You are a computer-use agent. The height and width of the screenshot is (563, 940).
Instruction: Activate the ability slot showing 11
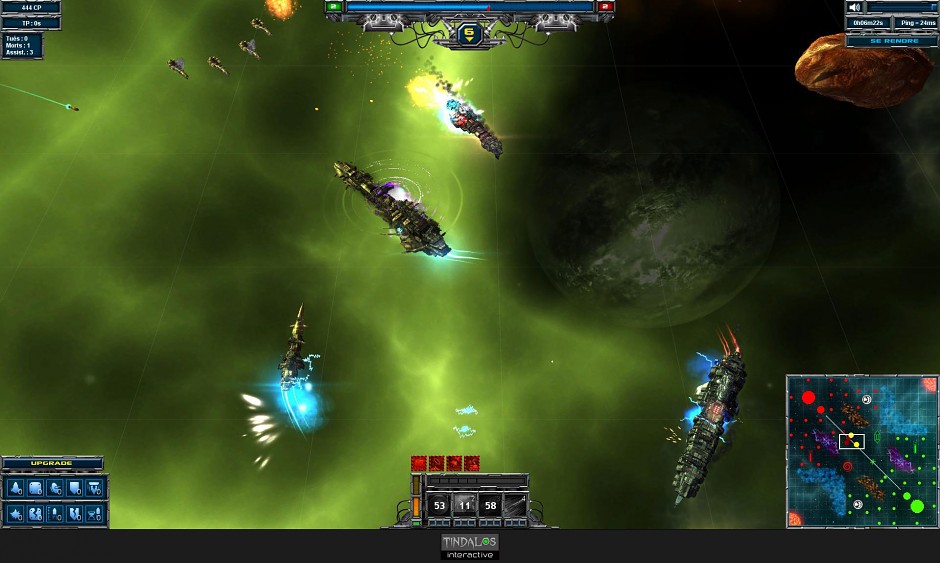tap(465, 506)
